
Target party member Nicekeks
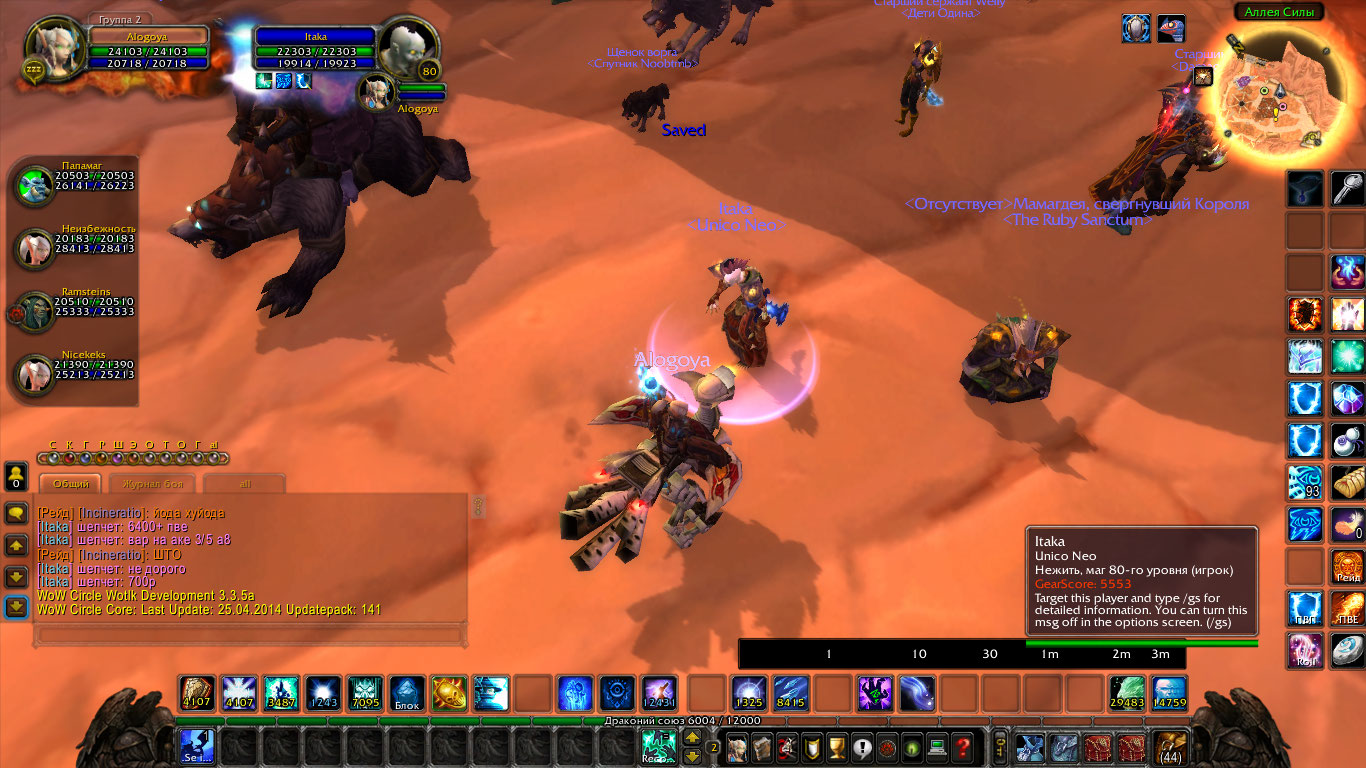[35, 375]
